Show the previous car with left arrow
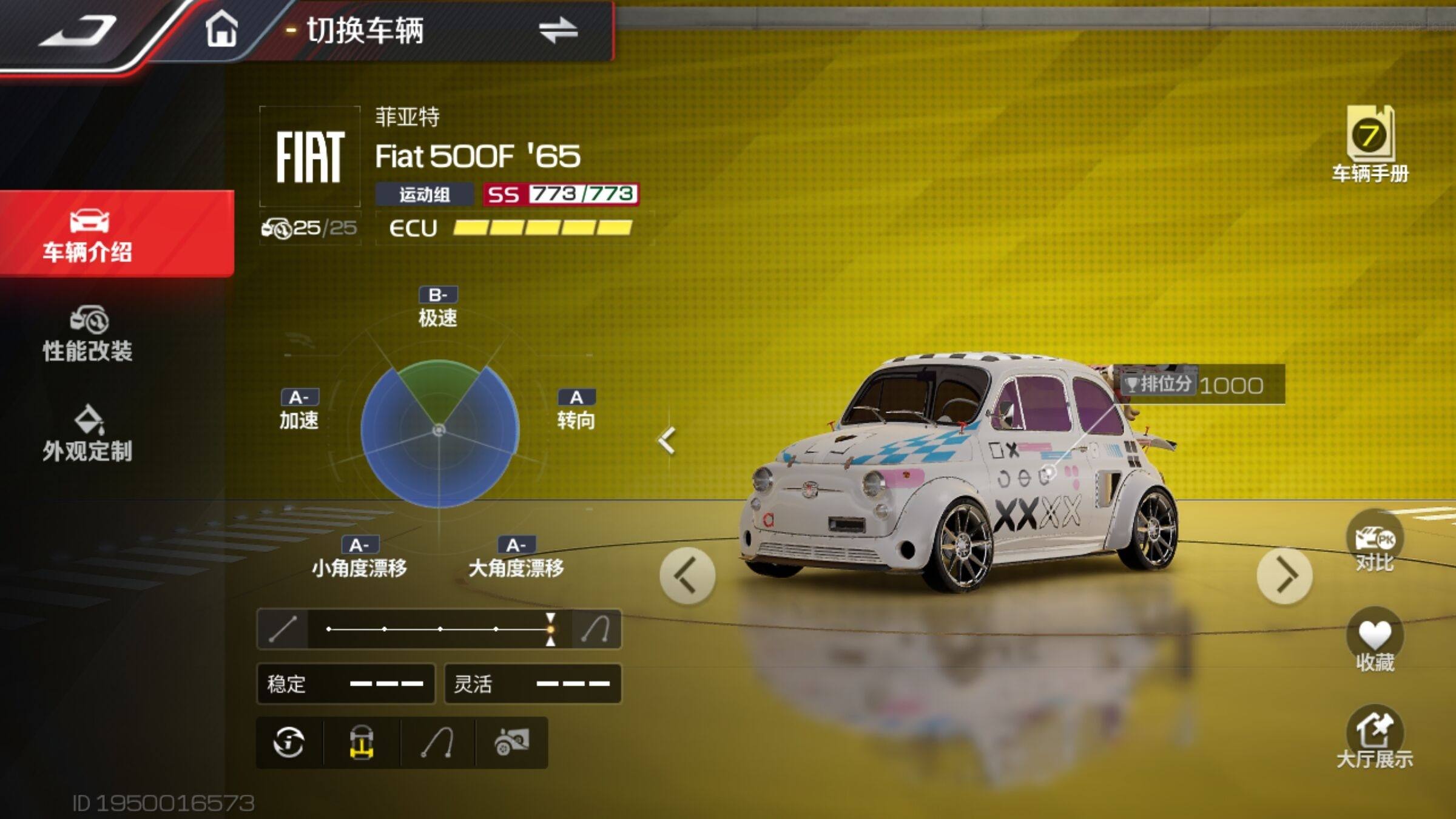This screenshot has height=819, width=1456. tap(687, 576)
